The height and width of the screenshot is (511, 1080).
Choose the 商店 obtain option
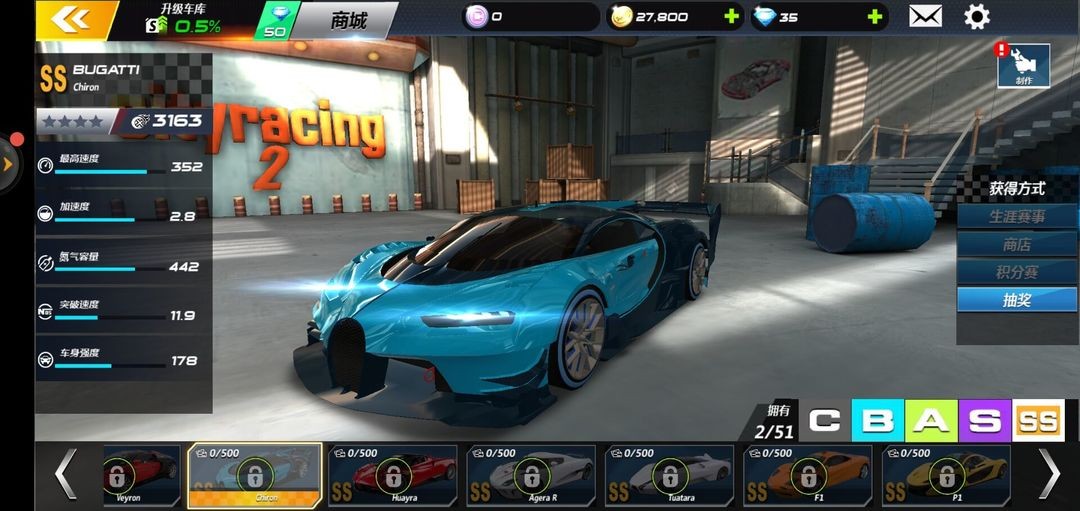(1017, 244)
